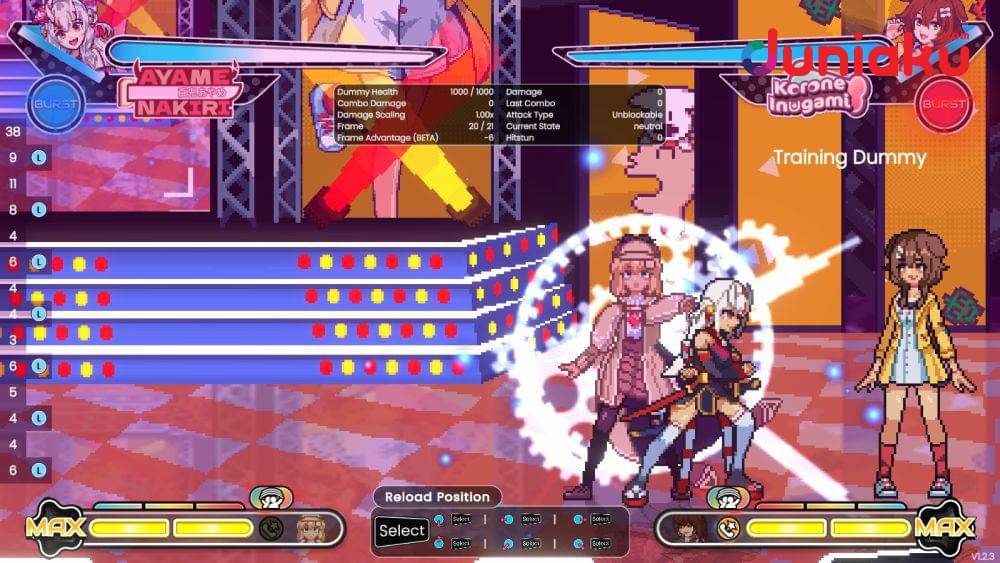Click Ayame's blue BURST gauge icon

pos(55,103)
